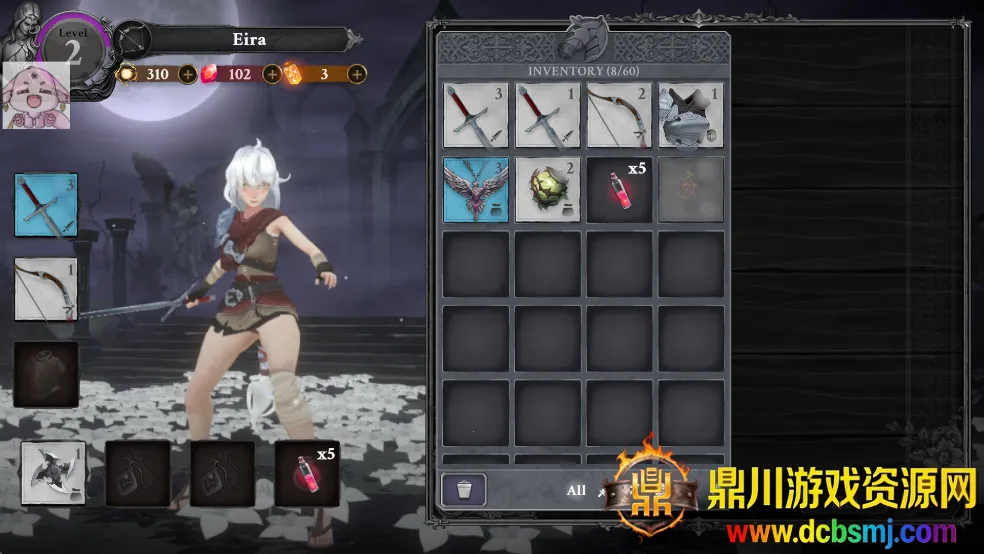Screen dimensions: 984x554
Task: Choose the equipped red potion quick slot
Action: (308, 472)
